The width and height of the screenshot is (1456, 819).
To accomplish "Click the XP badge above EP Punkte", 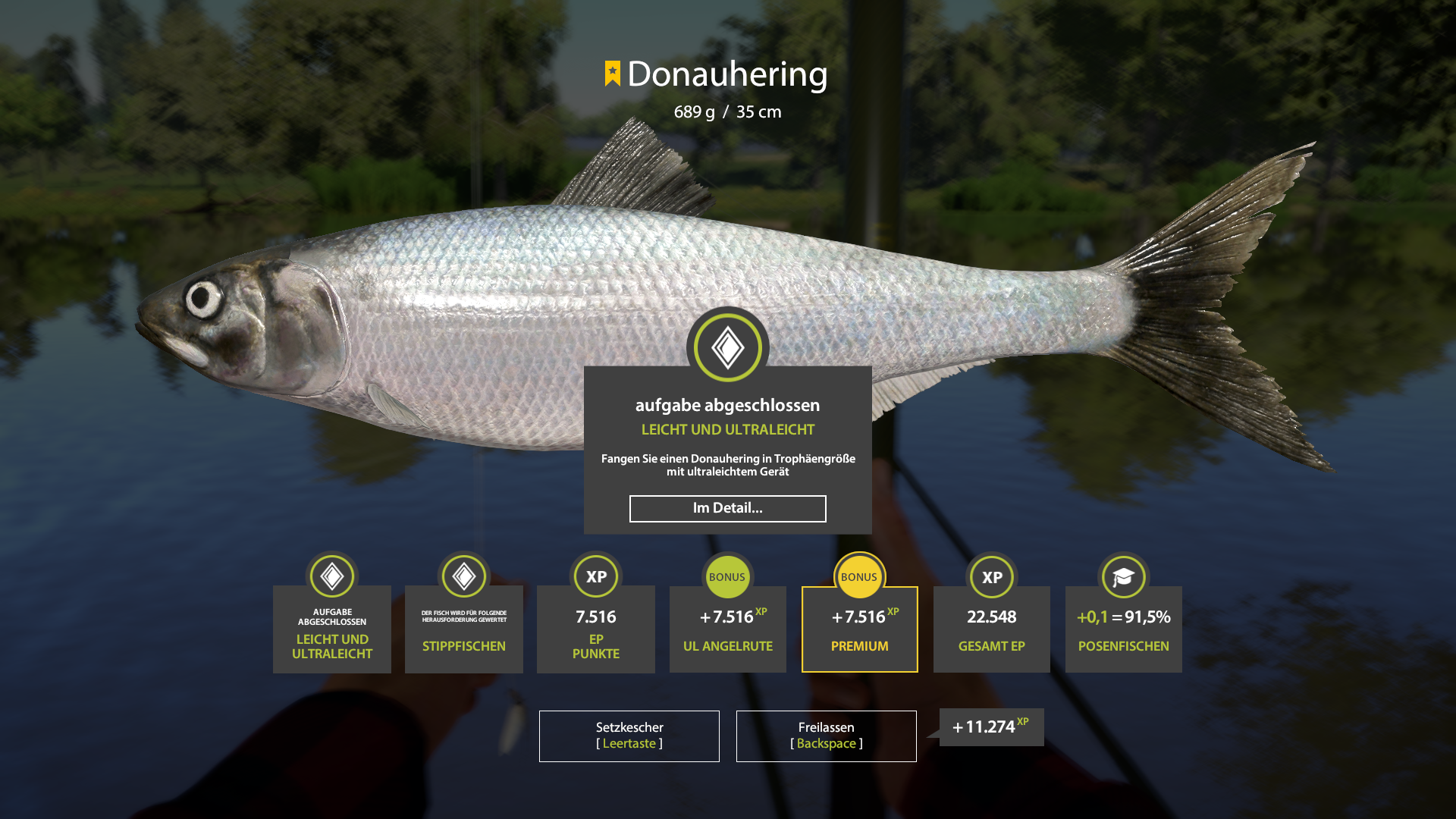I will click(x=595, y=576).
